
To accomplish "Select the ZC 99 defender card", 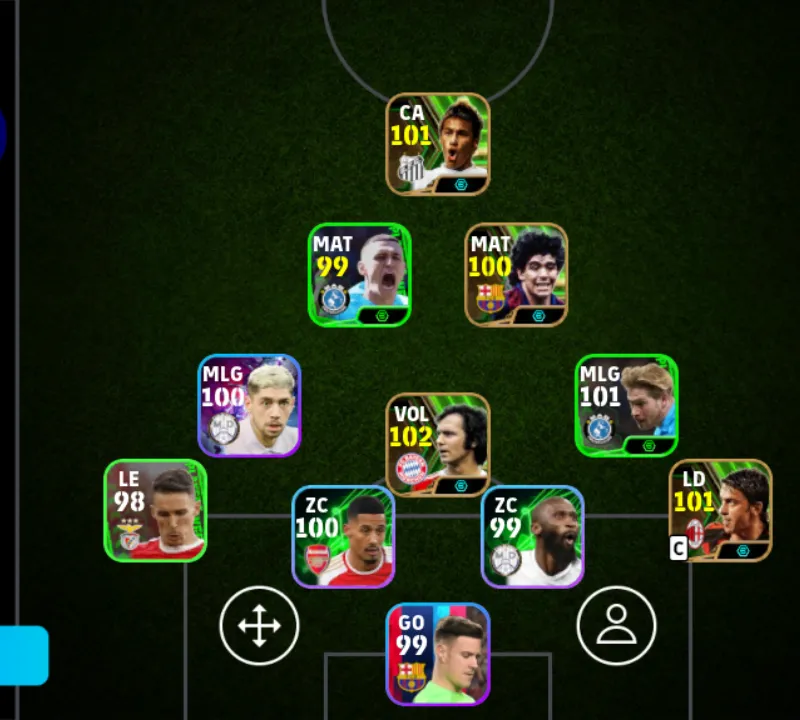I will click(x=532, y=536).
